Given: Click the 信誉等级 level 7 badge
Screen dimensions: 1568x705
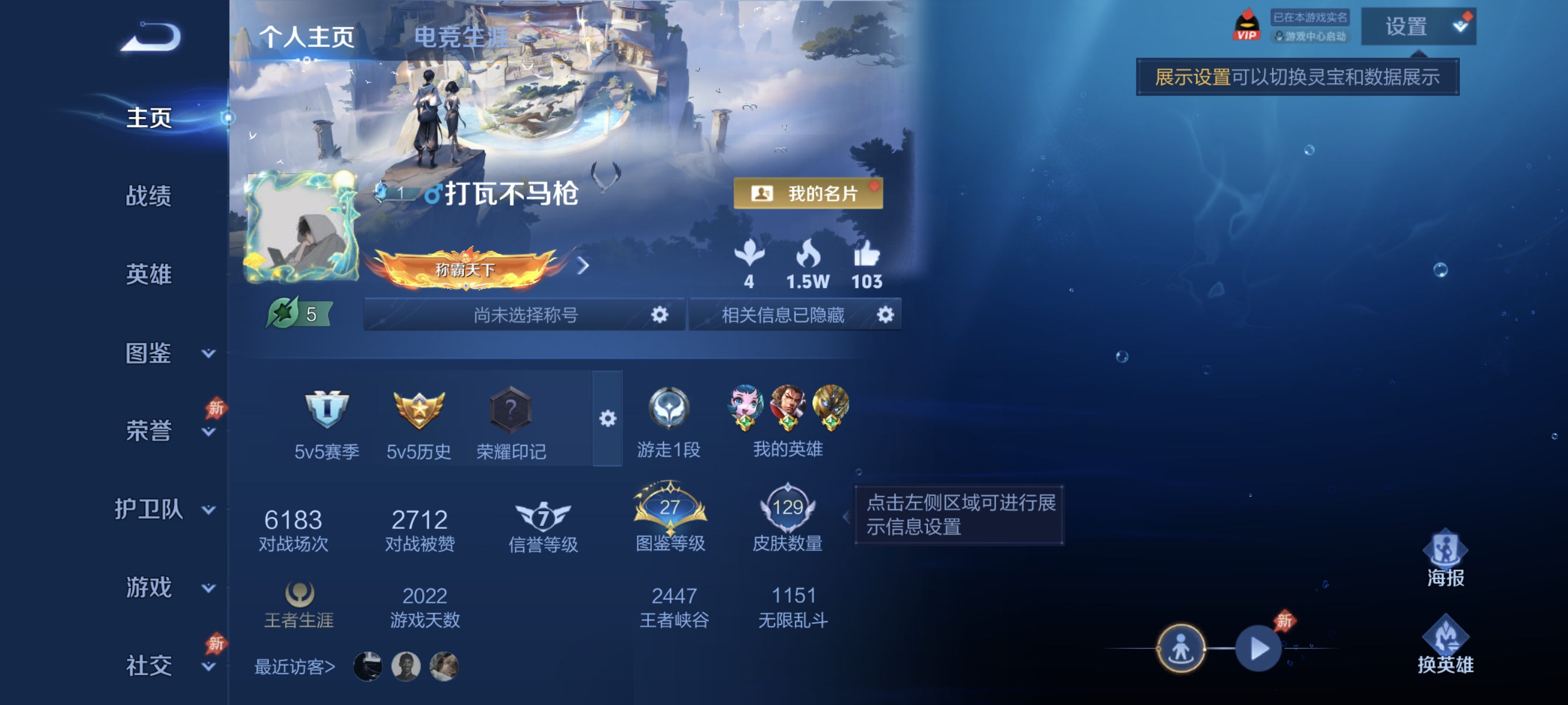Looking at the screenshot, I should [x=543, y=516].
